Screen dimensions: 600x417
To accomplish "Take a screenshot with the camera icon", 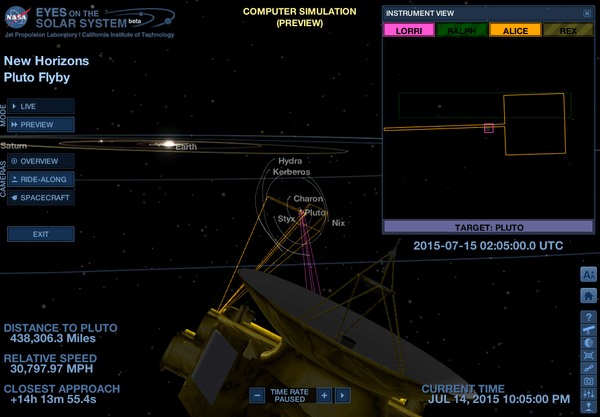I will click(588, 381).
